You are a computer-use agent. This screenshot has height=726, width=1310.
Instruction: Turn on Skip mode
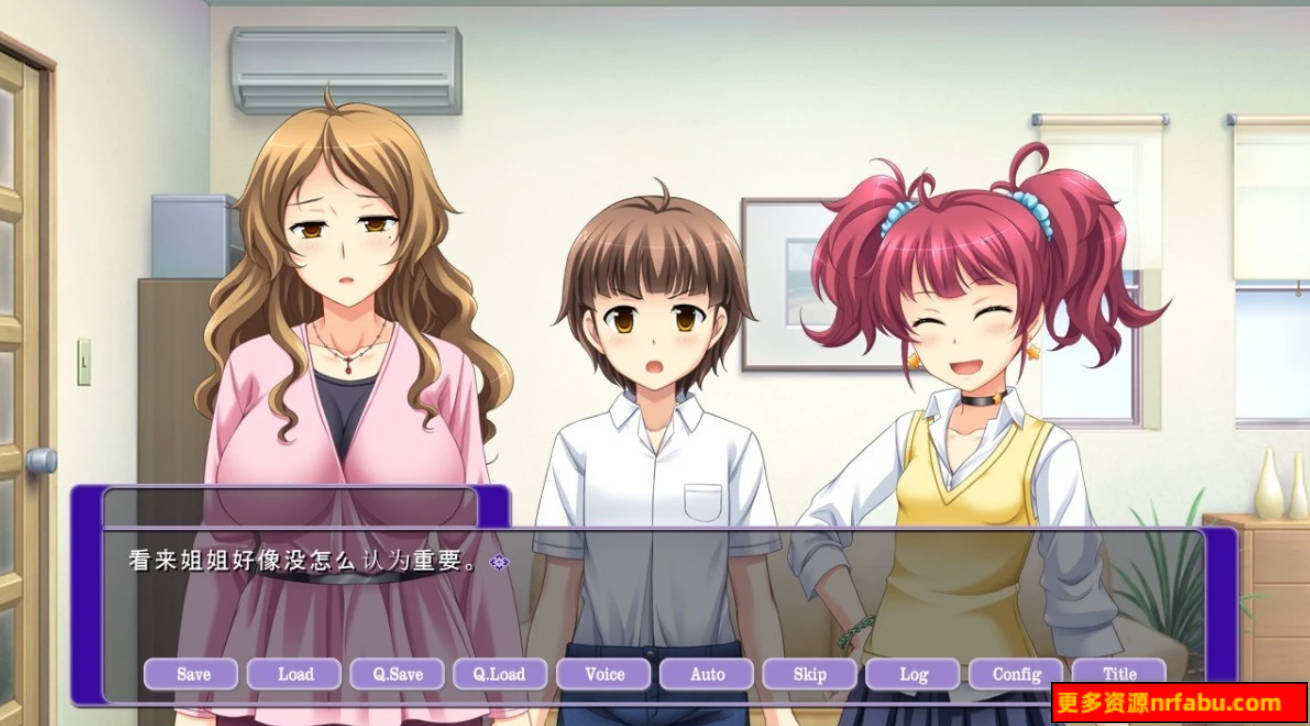pyautogui.click(x=811, y=674)
